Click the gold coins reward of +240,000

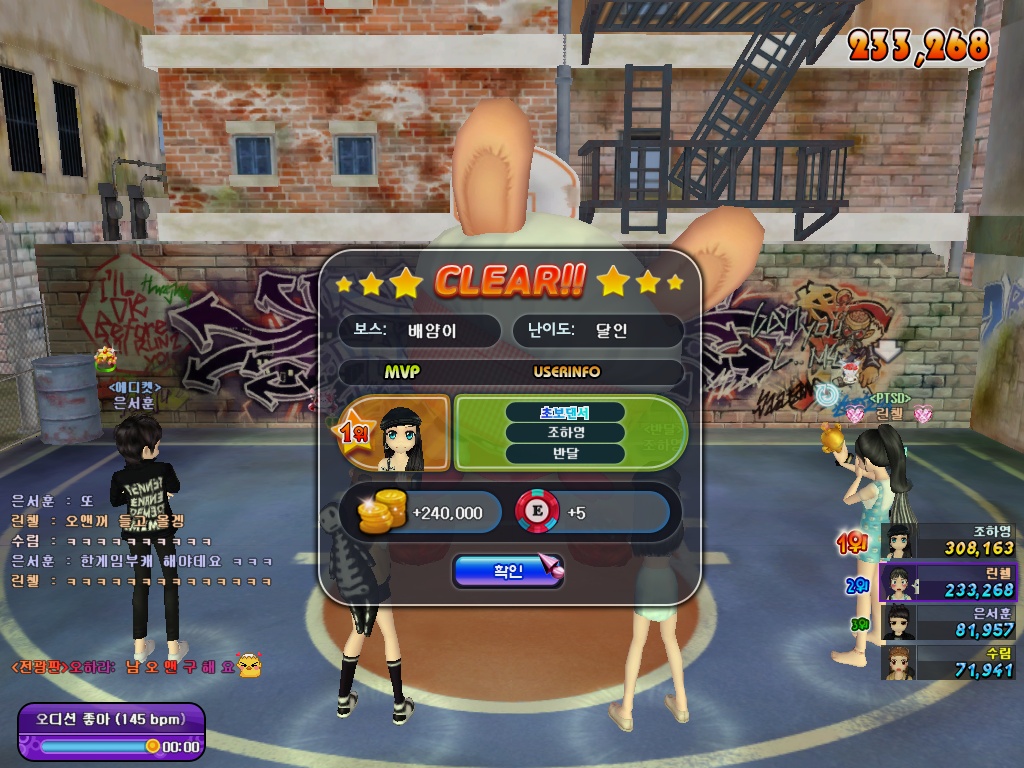click(x=380, y=513)
